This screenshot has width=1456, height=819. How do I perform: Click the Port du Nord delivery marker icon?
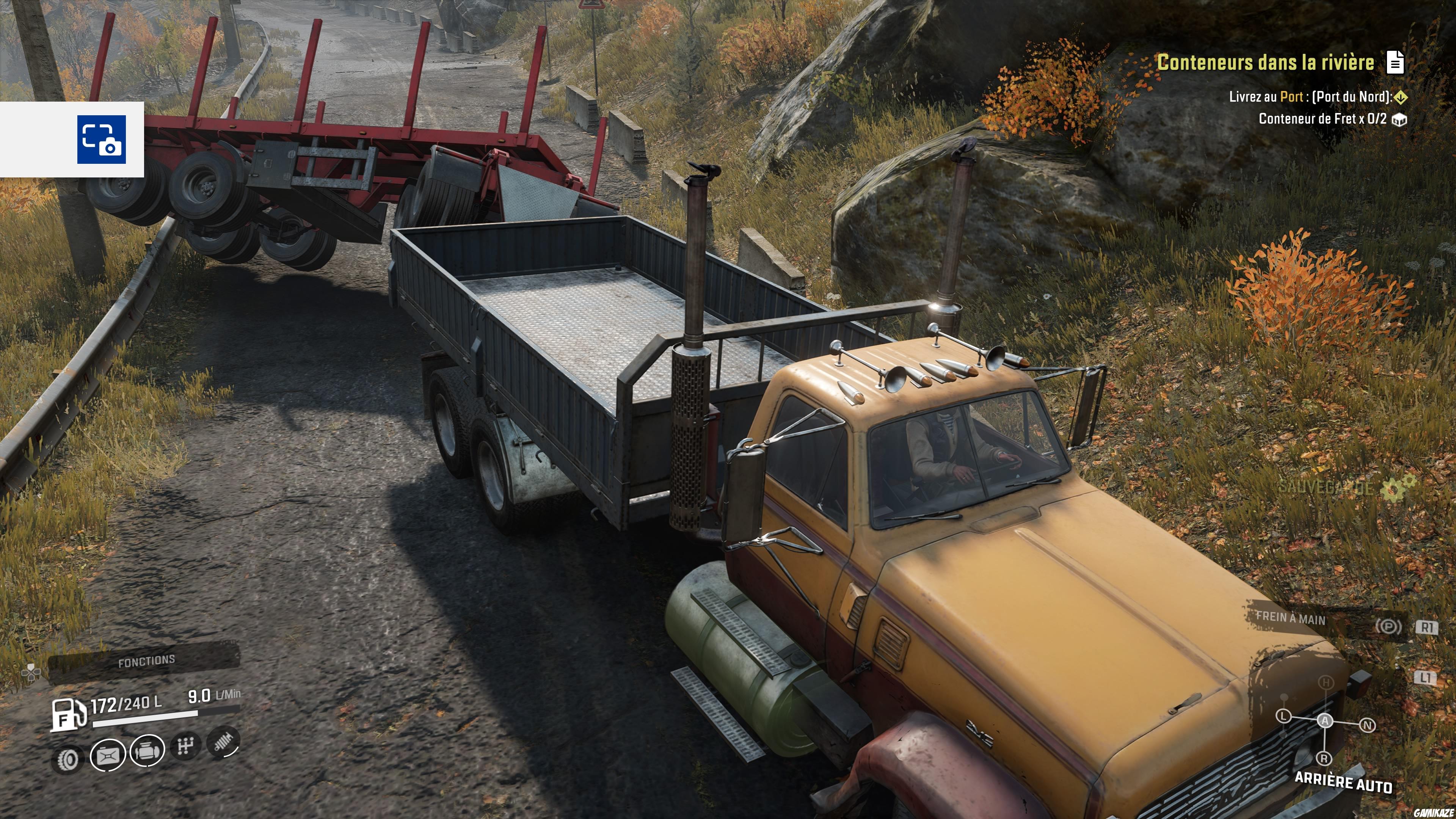tap(1401, 97)
